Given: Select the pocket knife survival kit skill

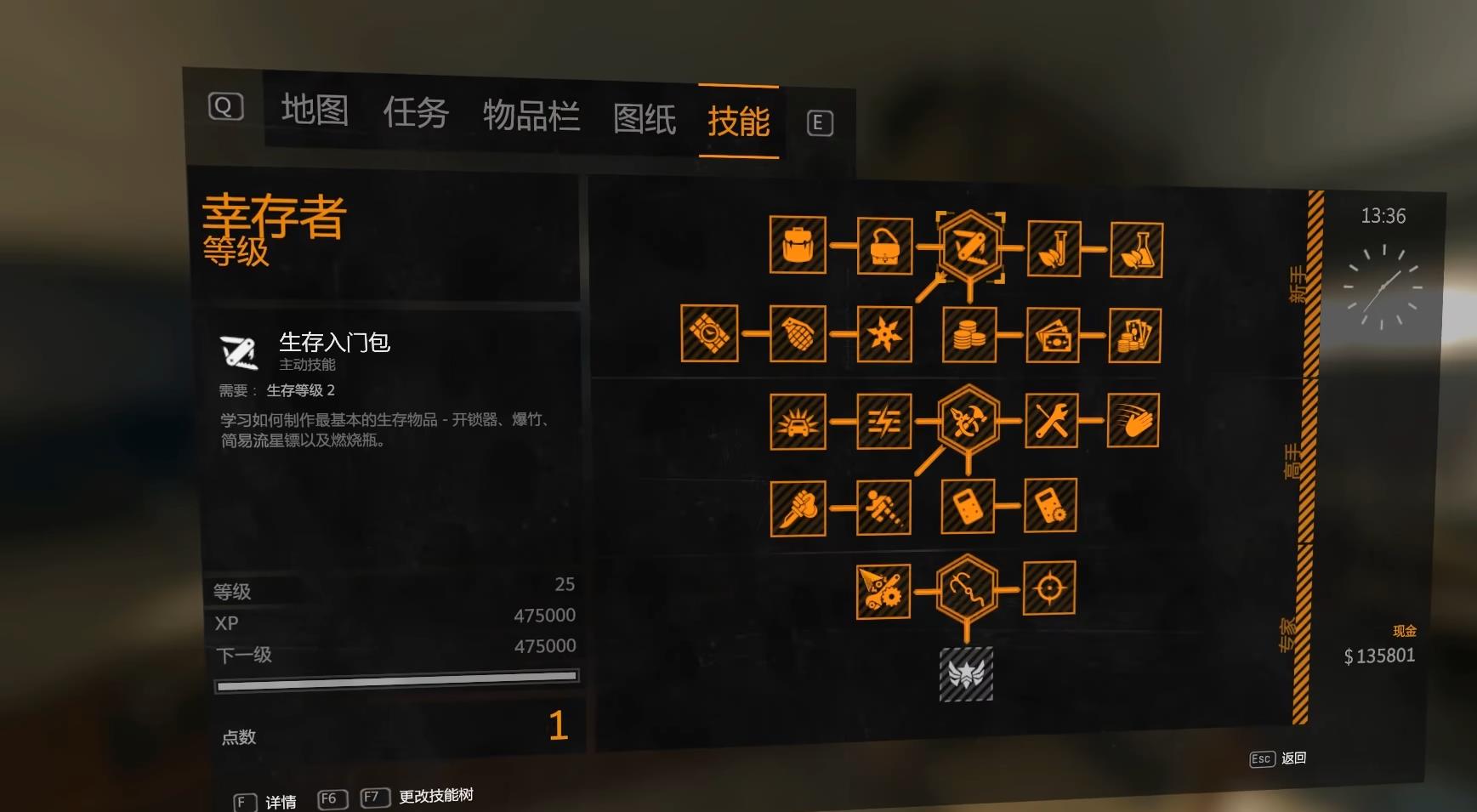Looking at the screenshot, I should pos(969,247).
